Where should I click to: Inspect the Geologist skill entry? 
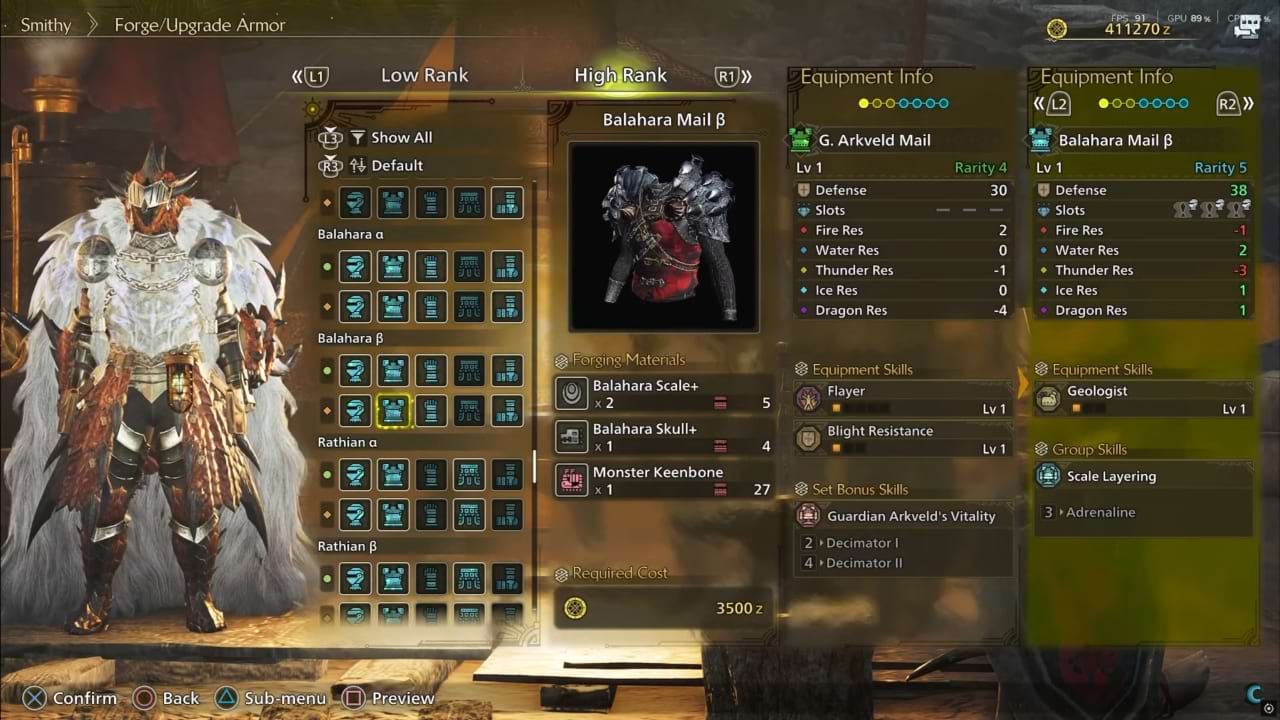[x=1142, y=399]
